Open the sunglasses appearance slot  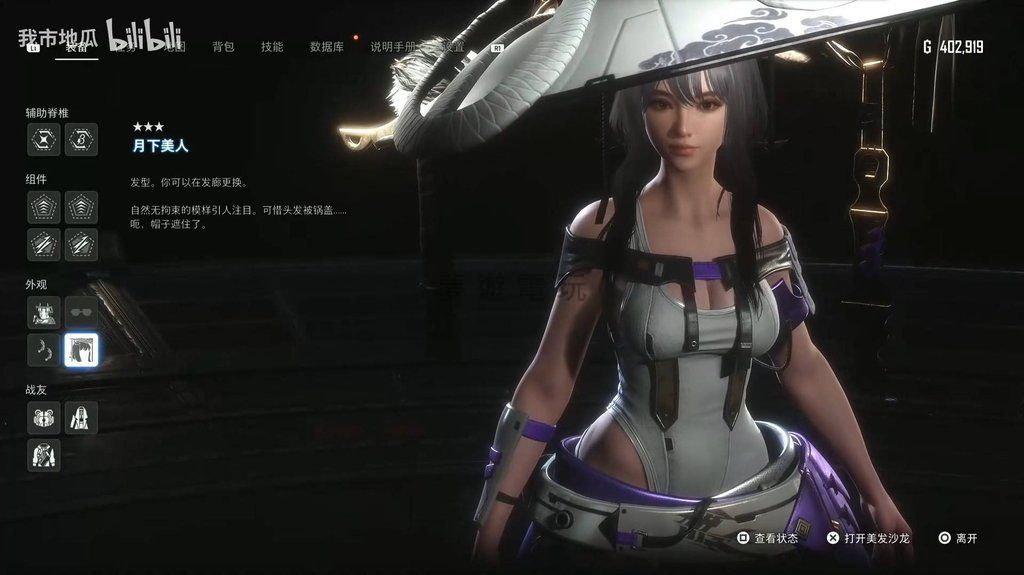(81, 313)
